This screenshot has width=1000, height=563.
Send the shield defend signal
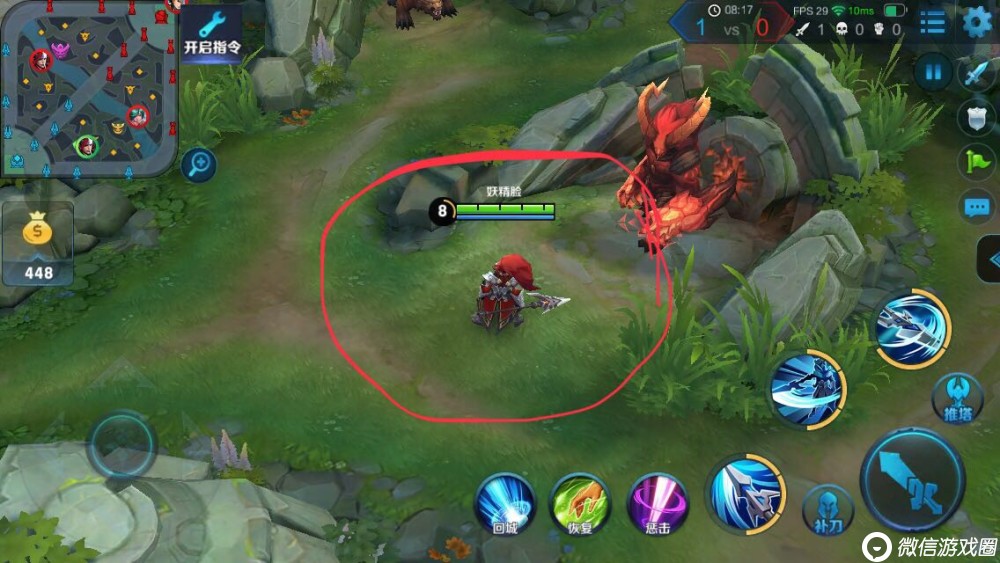point(976,118)
